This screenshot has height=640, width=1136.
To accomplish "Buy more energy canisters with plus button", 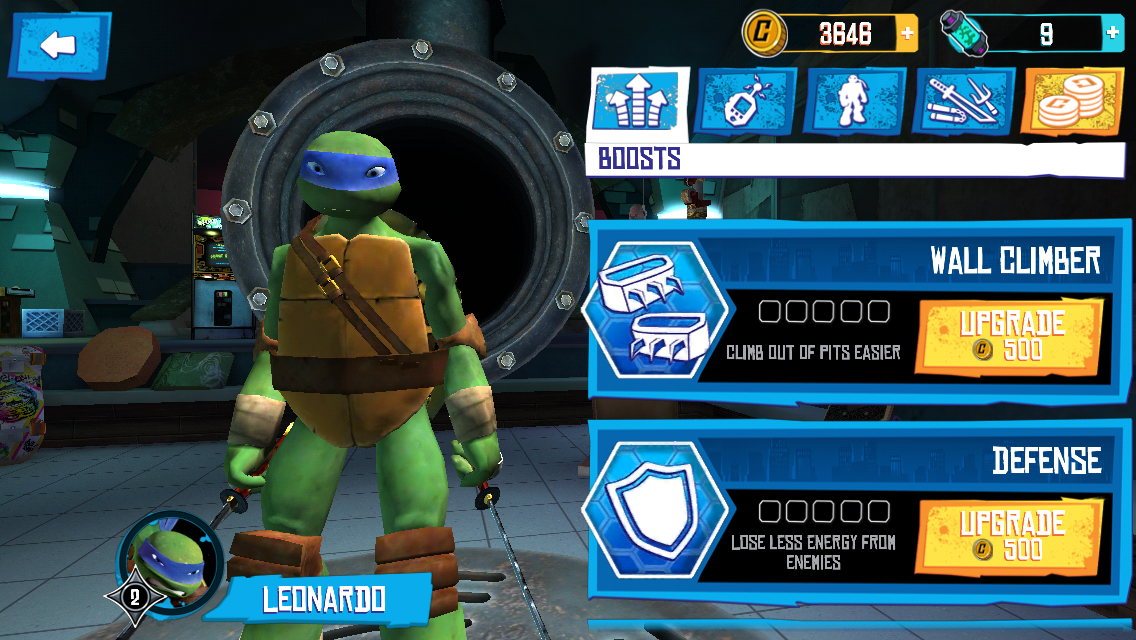I will tap(1113, 34).
